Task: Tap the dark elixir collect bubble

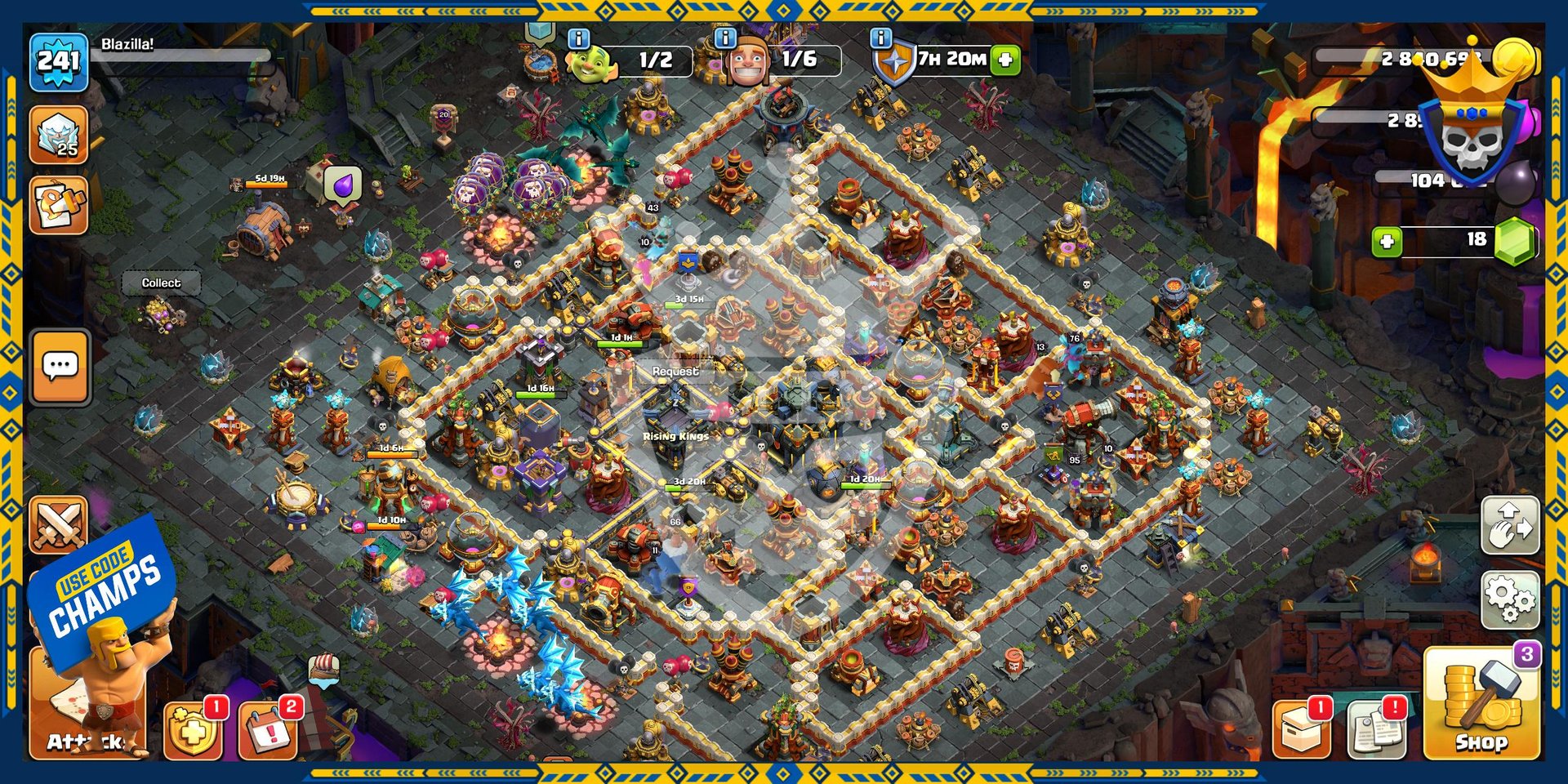Action: click(x=343, y=185)
